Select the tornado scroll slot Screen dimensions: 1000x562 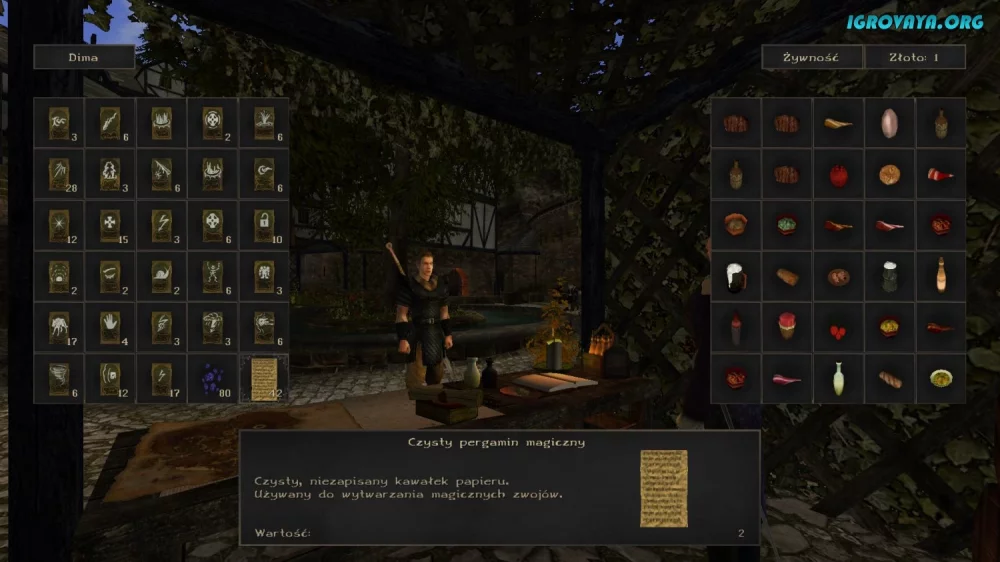(59, 379)
